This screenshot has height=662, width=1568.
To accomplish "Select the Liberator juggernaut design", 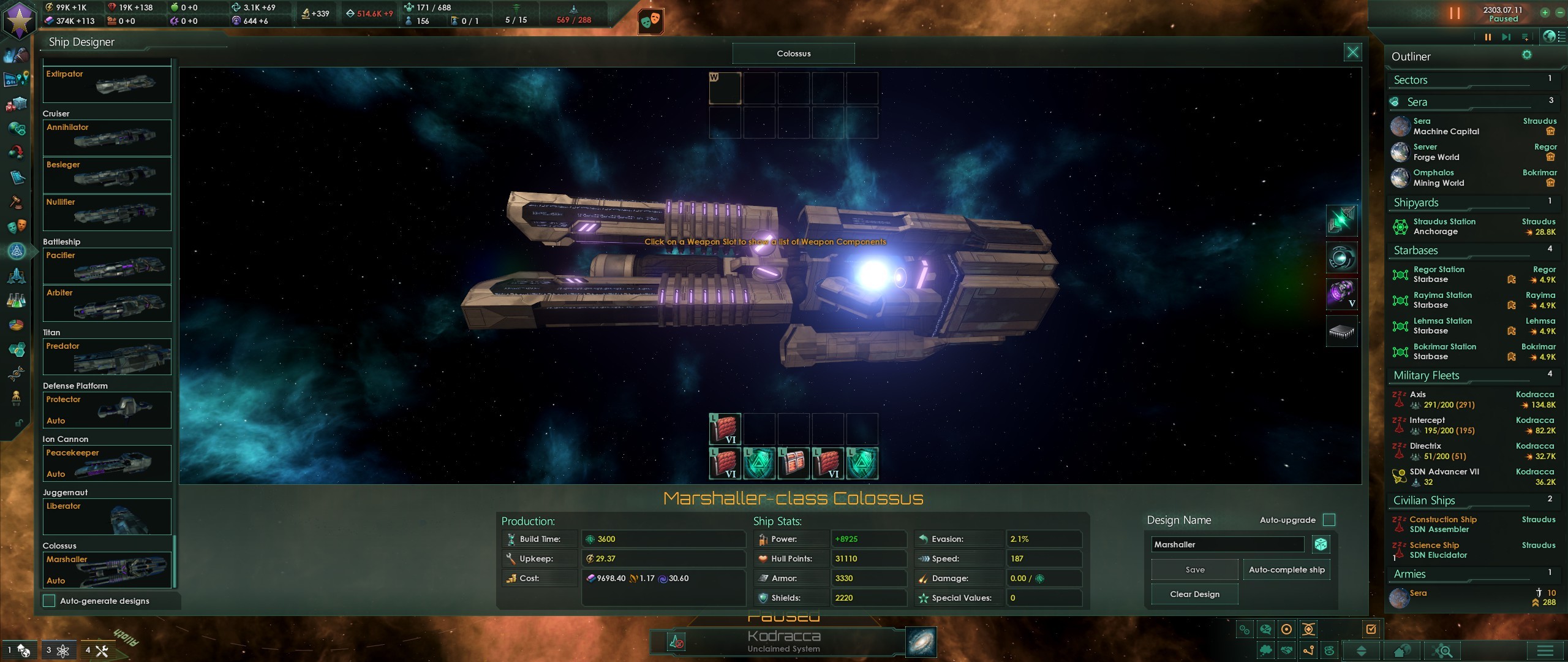I will 107,516.
